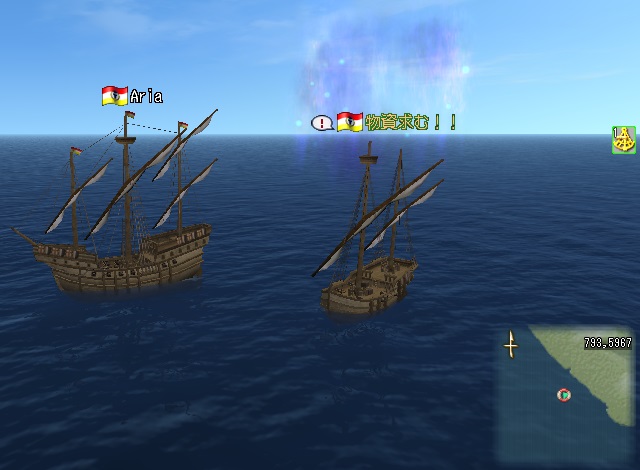Select the Aria ship name label
This screenshot has height=470, width=640.
point(145,97)
